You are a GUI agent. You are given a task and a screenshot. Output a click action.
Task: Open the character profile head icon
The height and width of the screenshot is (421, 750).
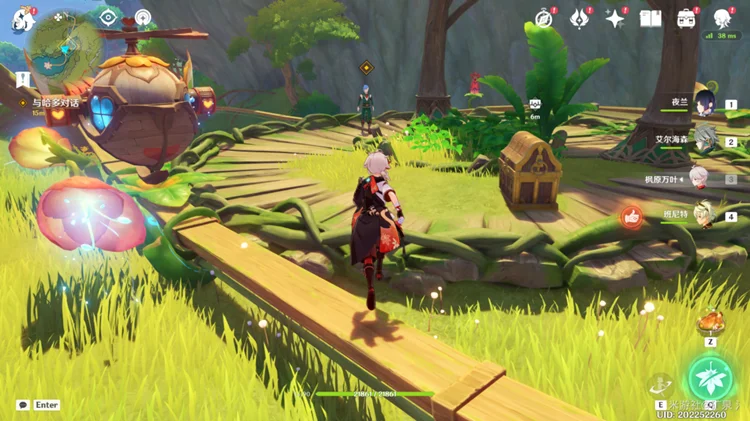tap(722, 18)
